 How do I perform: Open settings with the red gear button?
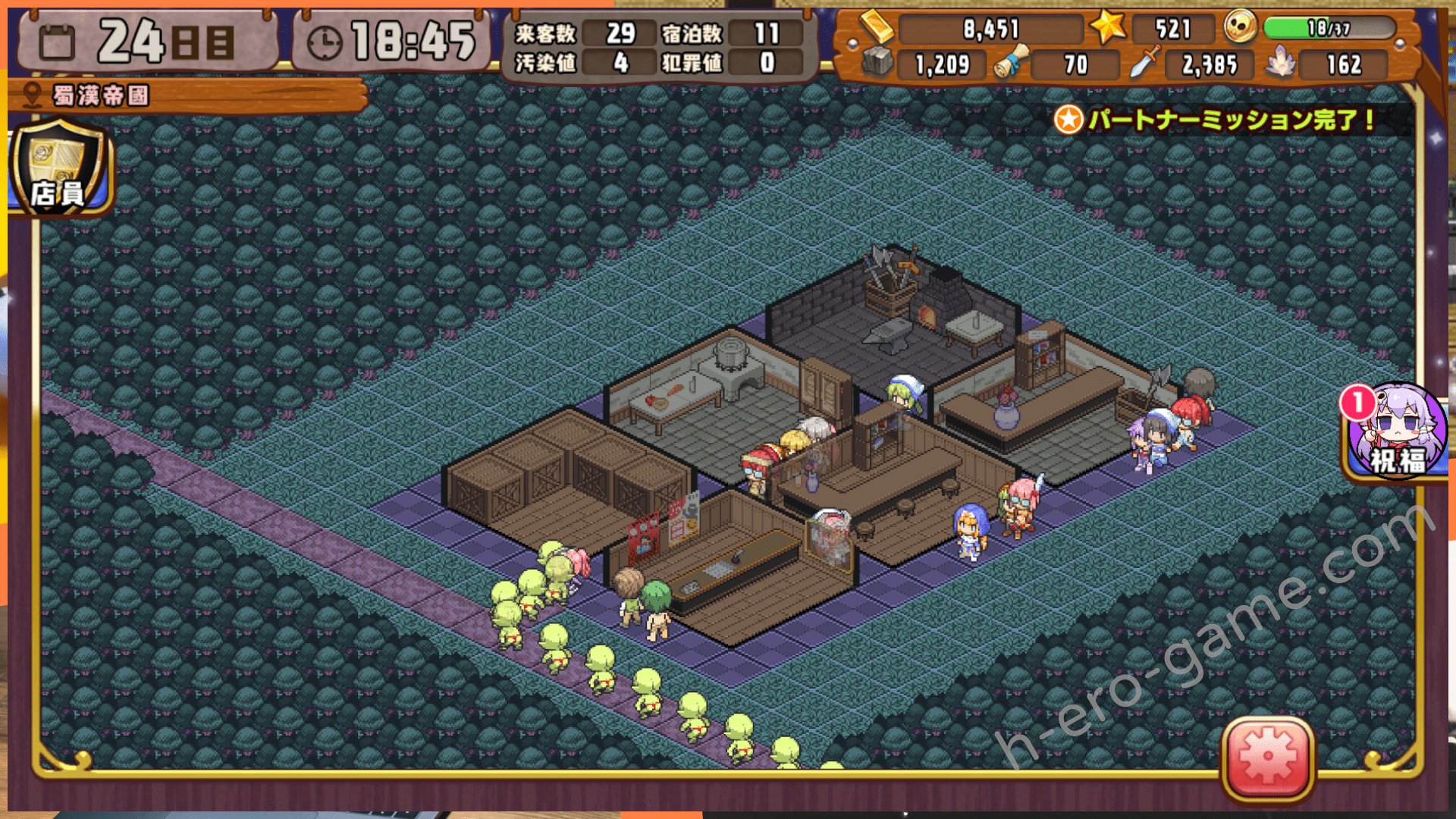point(1268,758)
